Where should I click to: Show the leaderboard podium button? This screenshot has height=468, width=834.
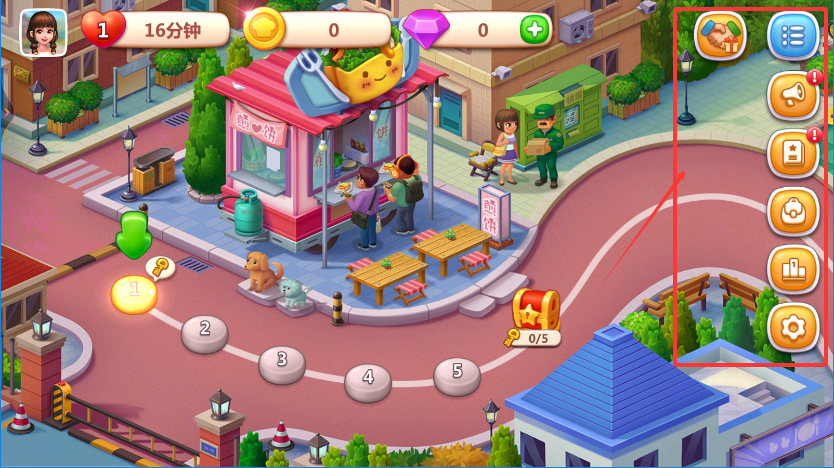pos(793,269)
